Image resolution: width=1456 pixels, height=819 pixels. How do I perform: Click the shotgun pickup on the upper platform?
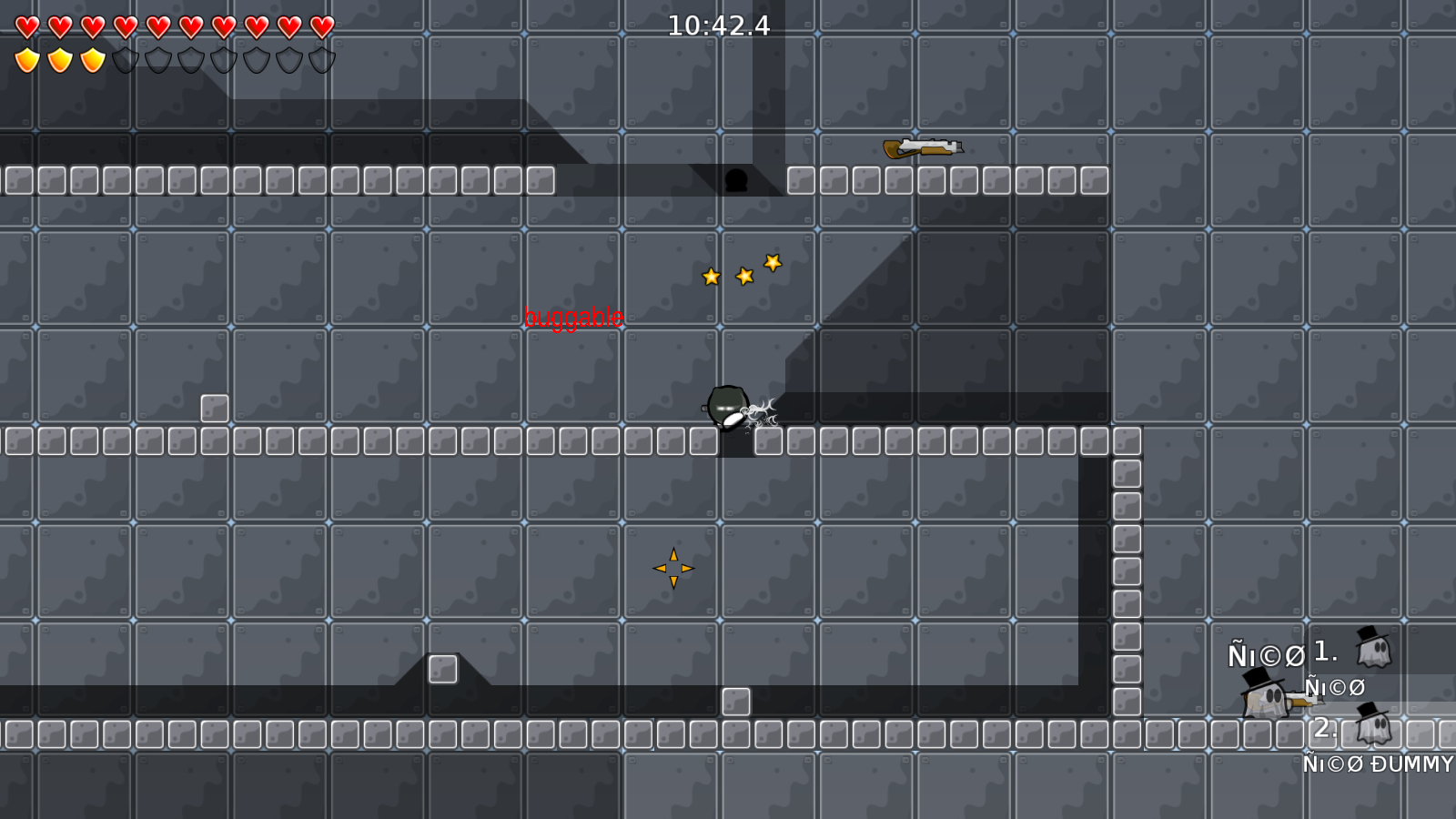[x=922, y=147]
